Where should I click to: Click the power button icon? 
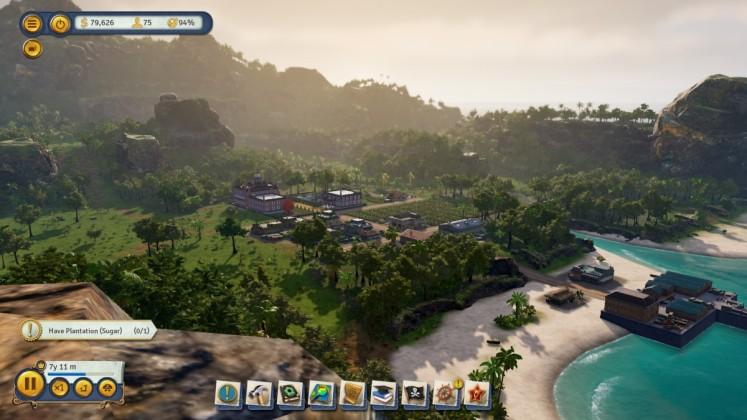[60, 23]
